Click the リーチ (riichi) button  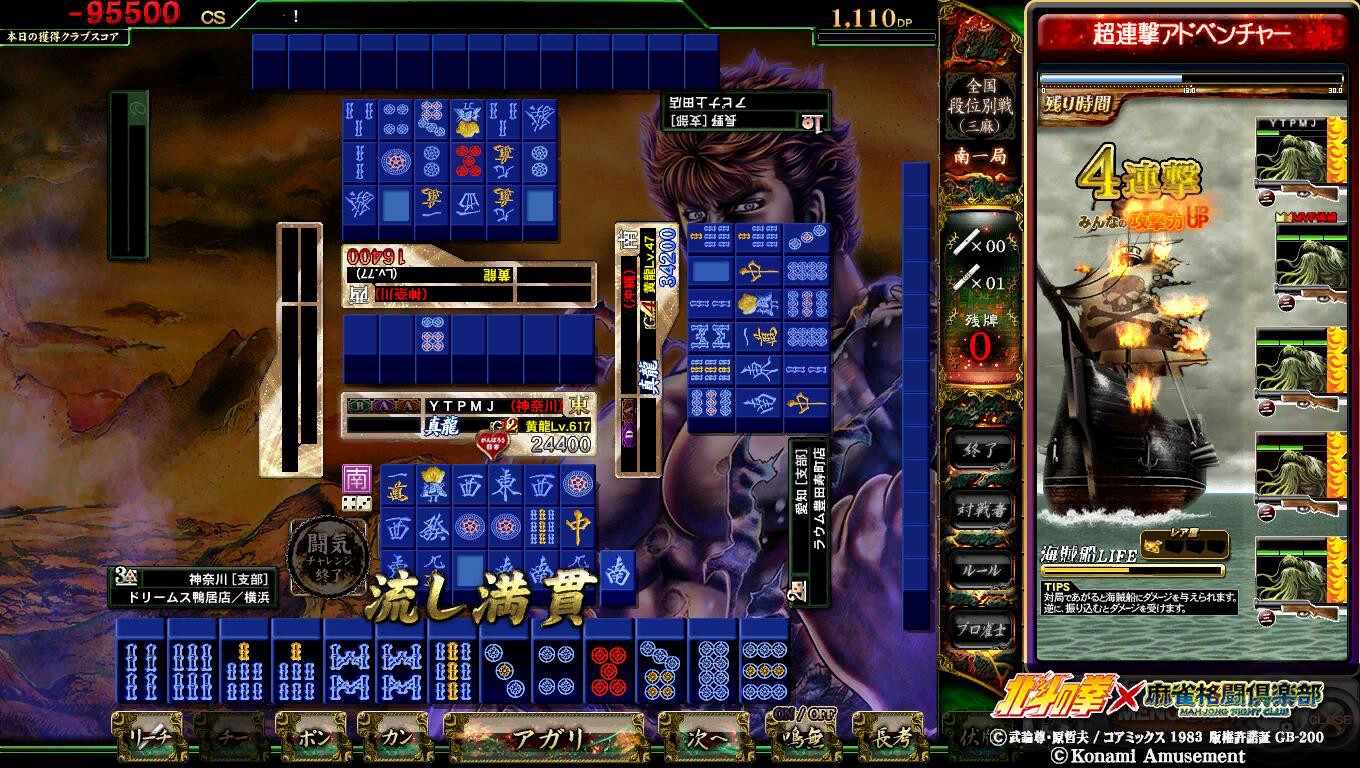[146, 739]
